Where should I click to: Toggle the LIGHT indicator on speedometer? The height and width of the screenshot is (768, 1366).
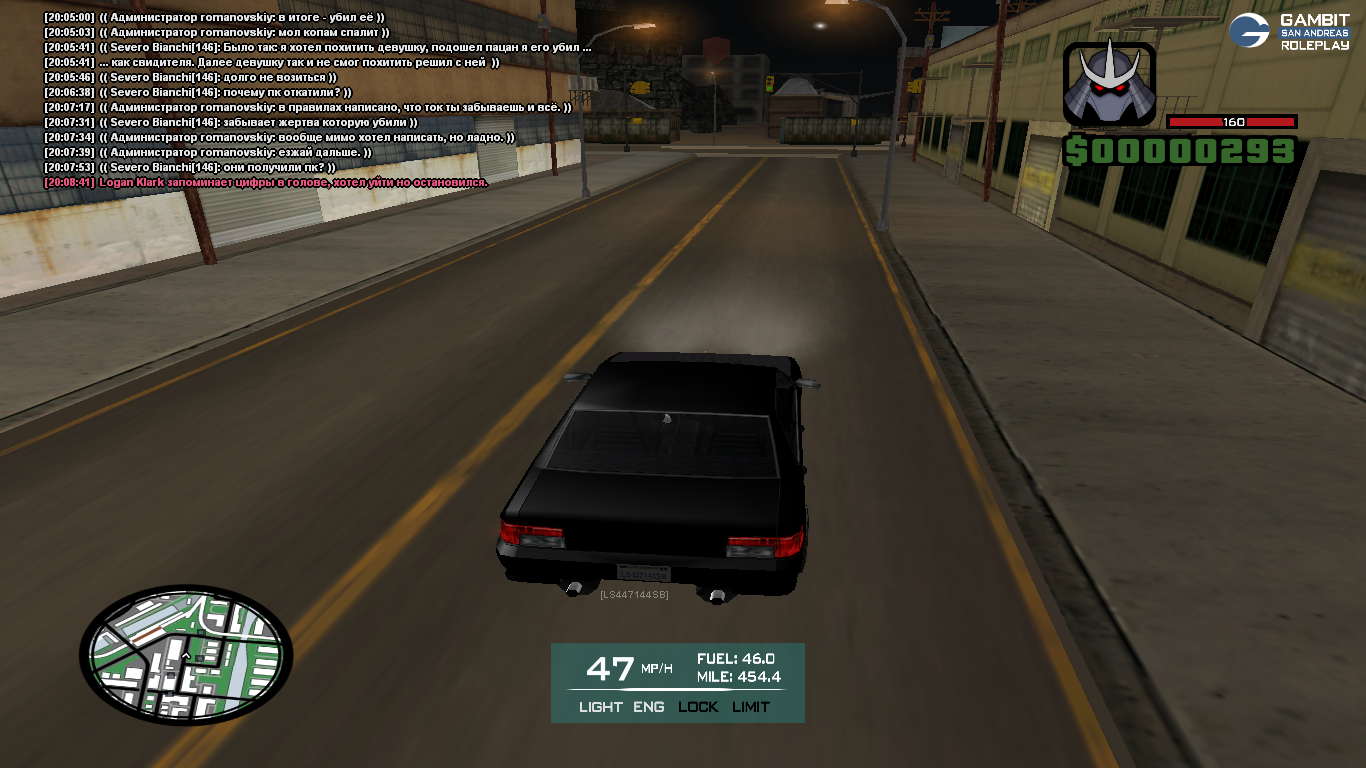(x=600, y=707)
